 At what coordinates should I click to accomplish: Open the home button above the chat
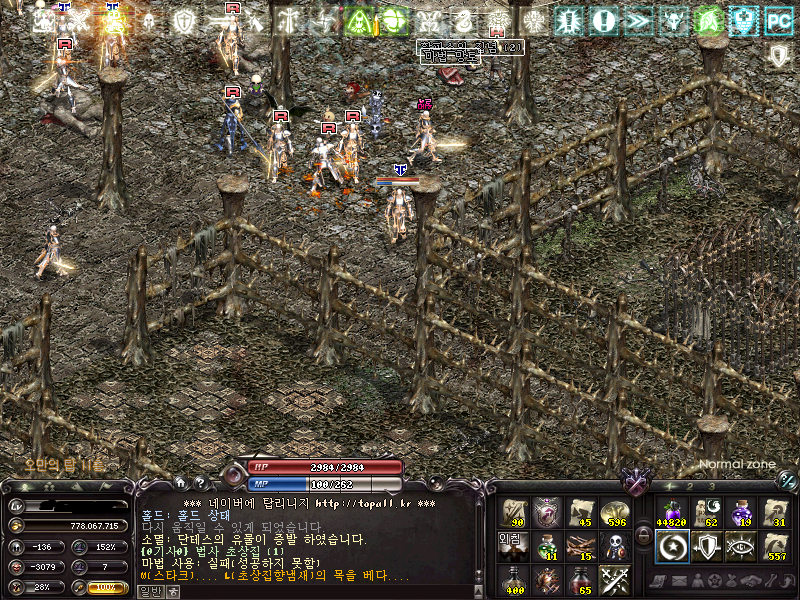point(180,483)
